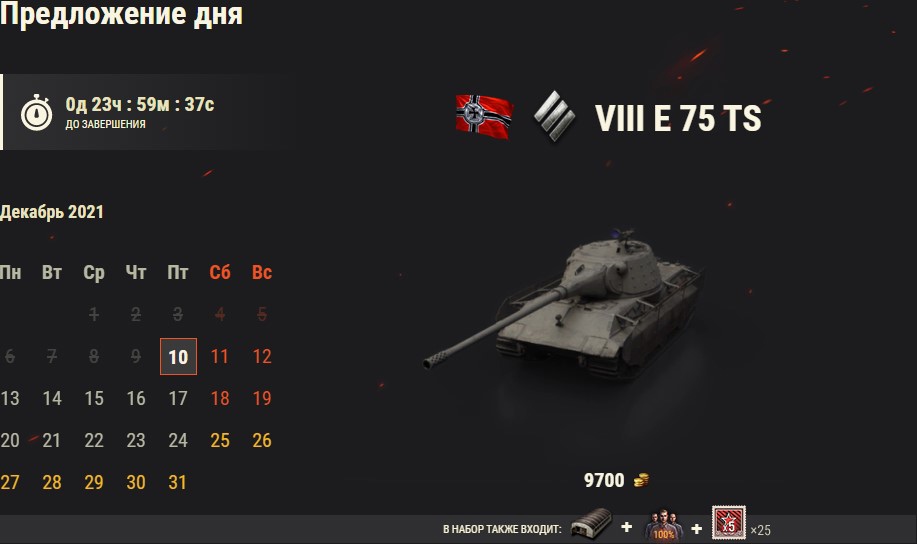Open the offer for December 18
The height and width of the screenshot is (544, 917).
[220, 399]
